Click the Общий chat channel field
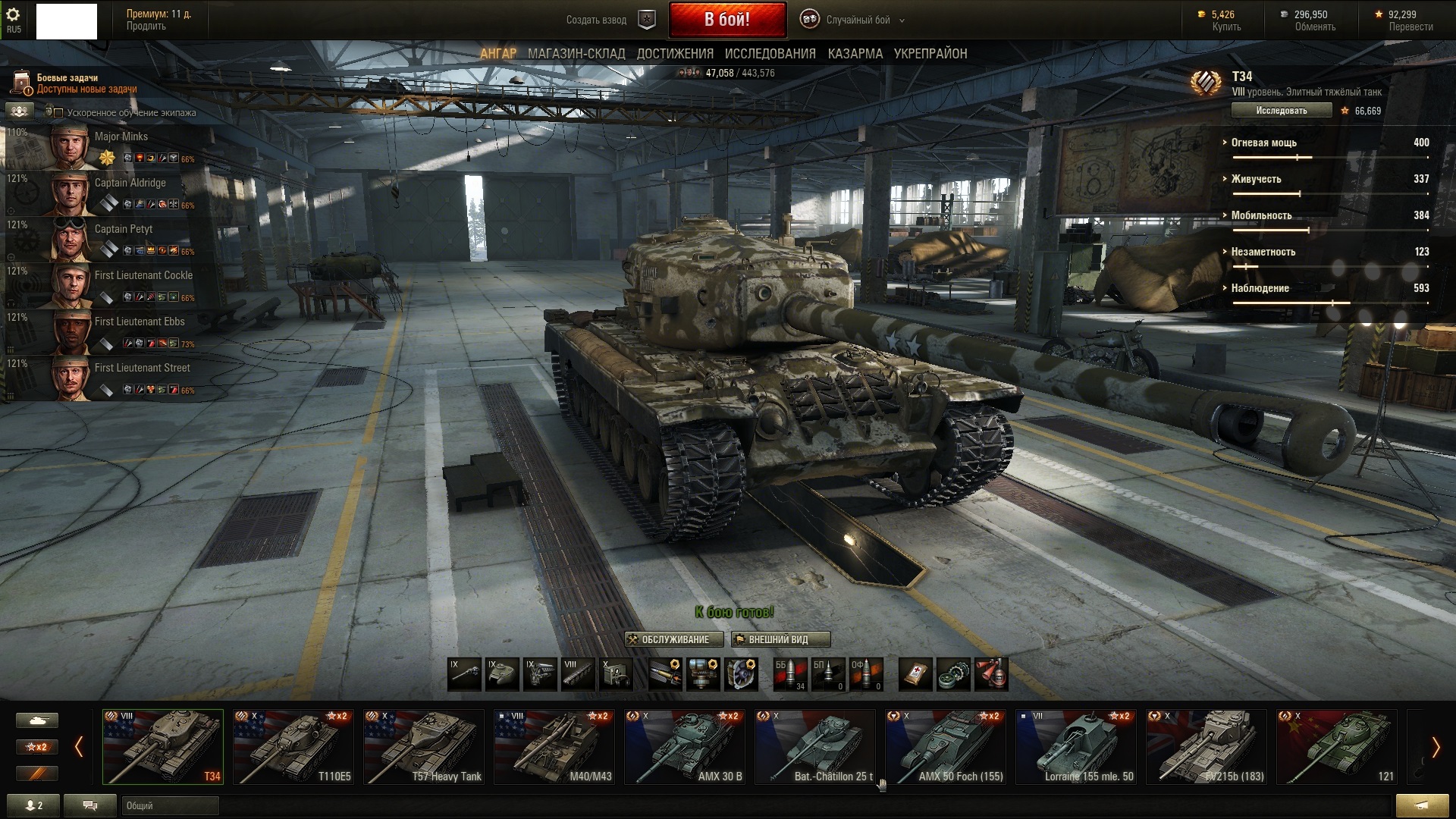Viewport: 1456px width, 819px height. coord(170,805)
